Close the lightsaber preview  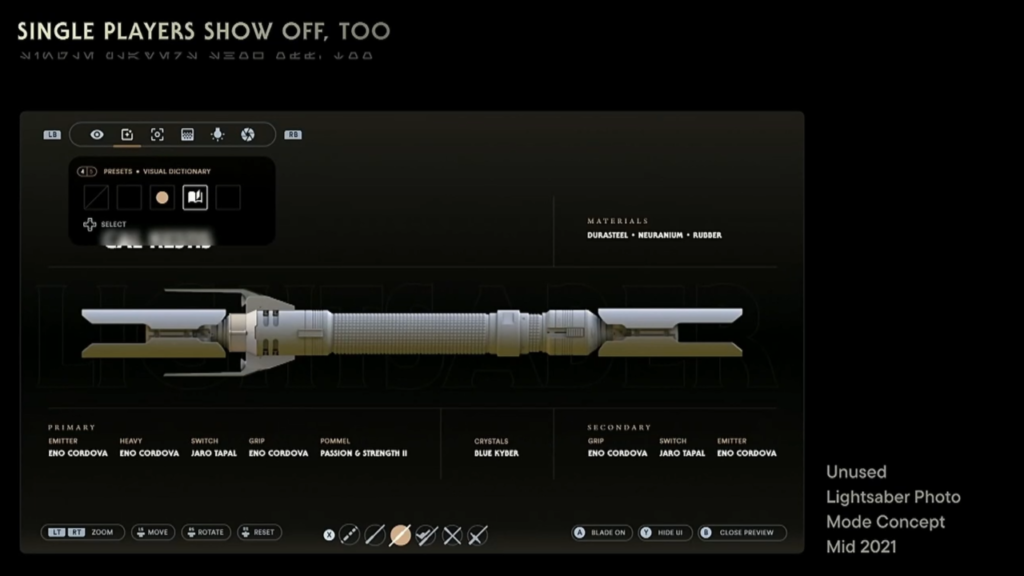741,533
